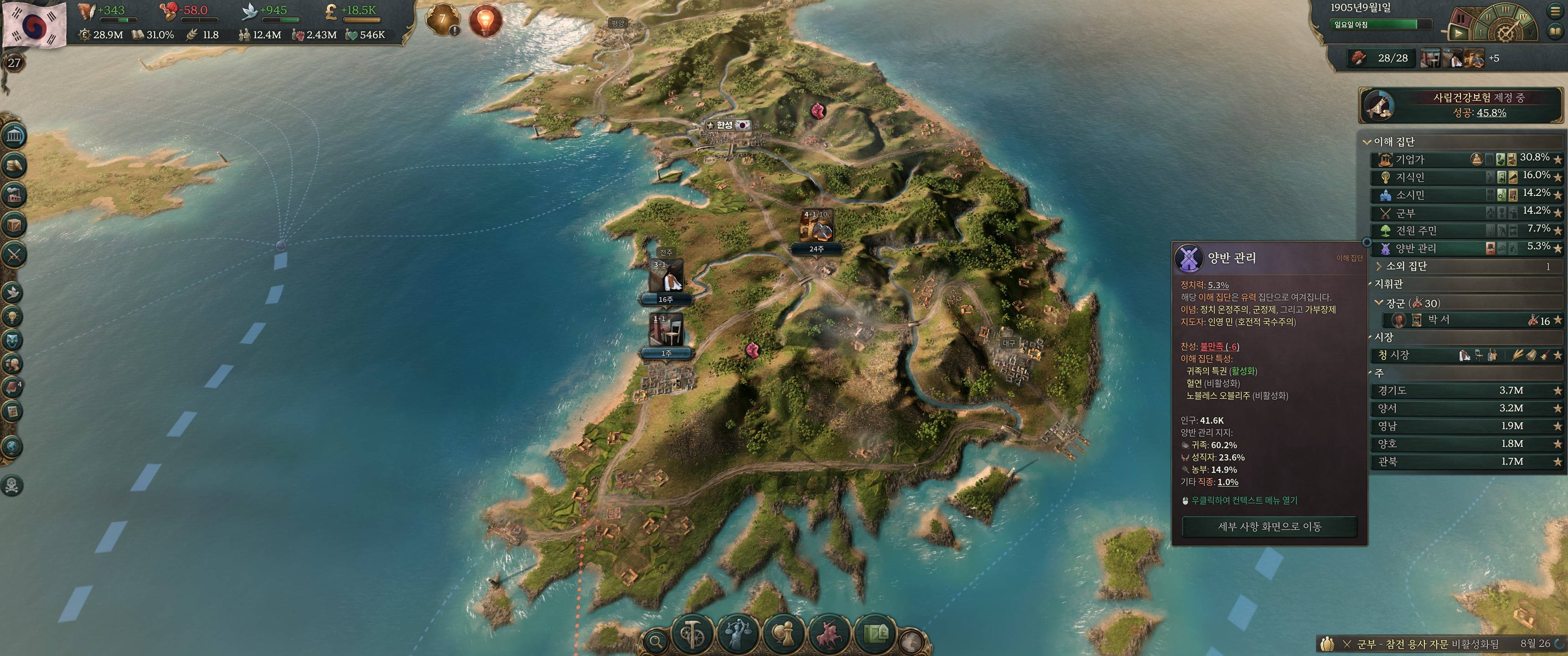Image resolution: width=1568 pixels, height=656 pixels.
Task: Open the 청 시장 market entry
Action: [x=1461, y=355]
